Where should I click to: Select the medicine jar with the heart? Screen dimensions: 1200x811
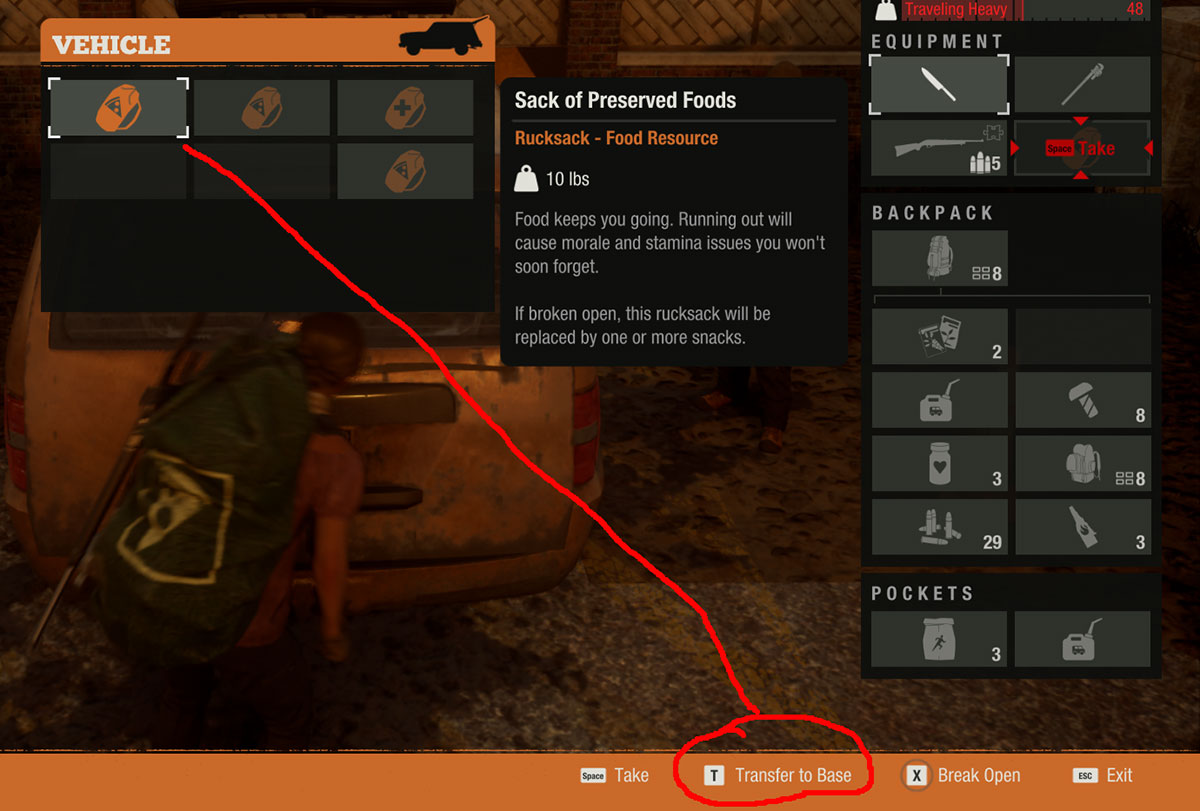point(939,463)
